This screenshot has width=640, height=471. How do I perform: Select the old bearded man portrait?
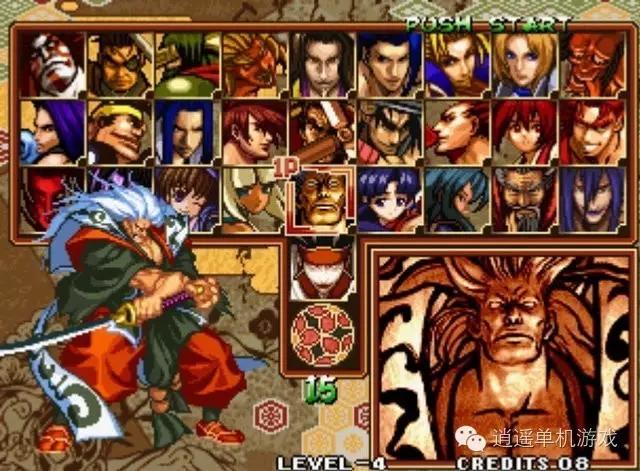(x=523, y=198)
